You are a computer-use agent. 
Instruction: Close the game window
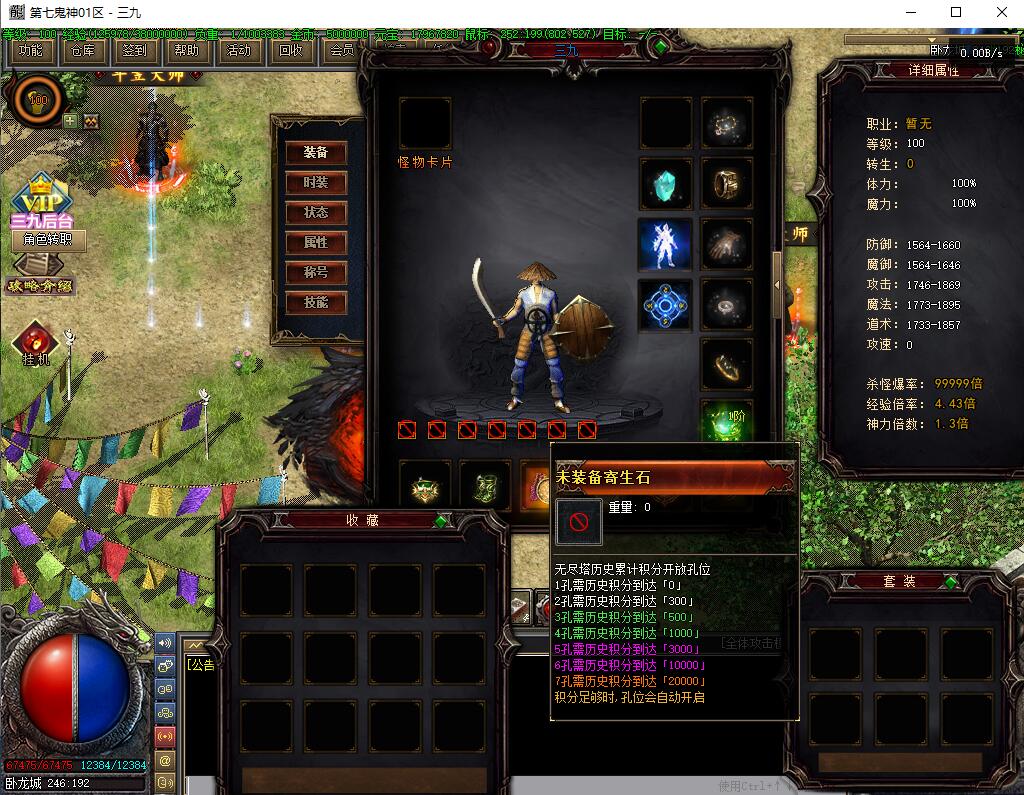pos(1002,12)
